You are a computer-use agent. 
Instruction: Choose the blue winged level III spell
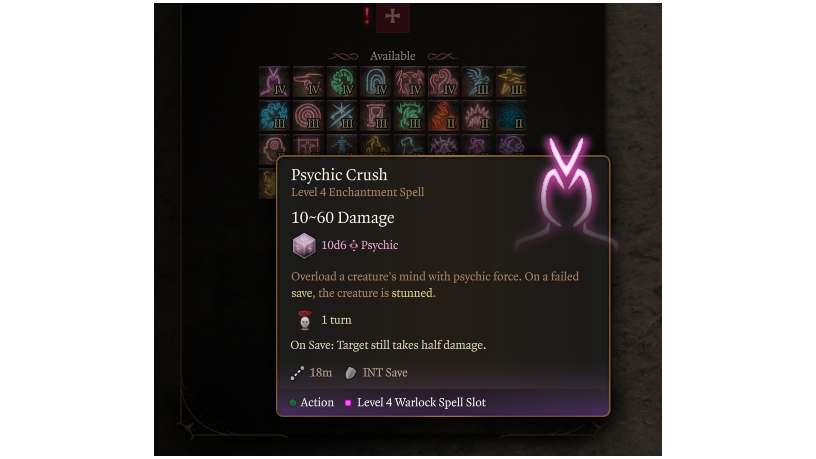(x=478, y=82)
